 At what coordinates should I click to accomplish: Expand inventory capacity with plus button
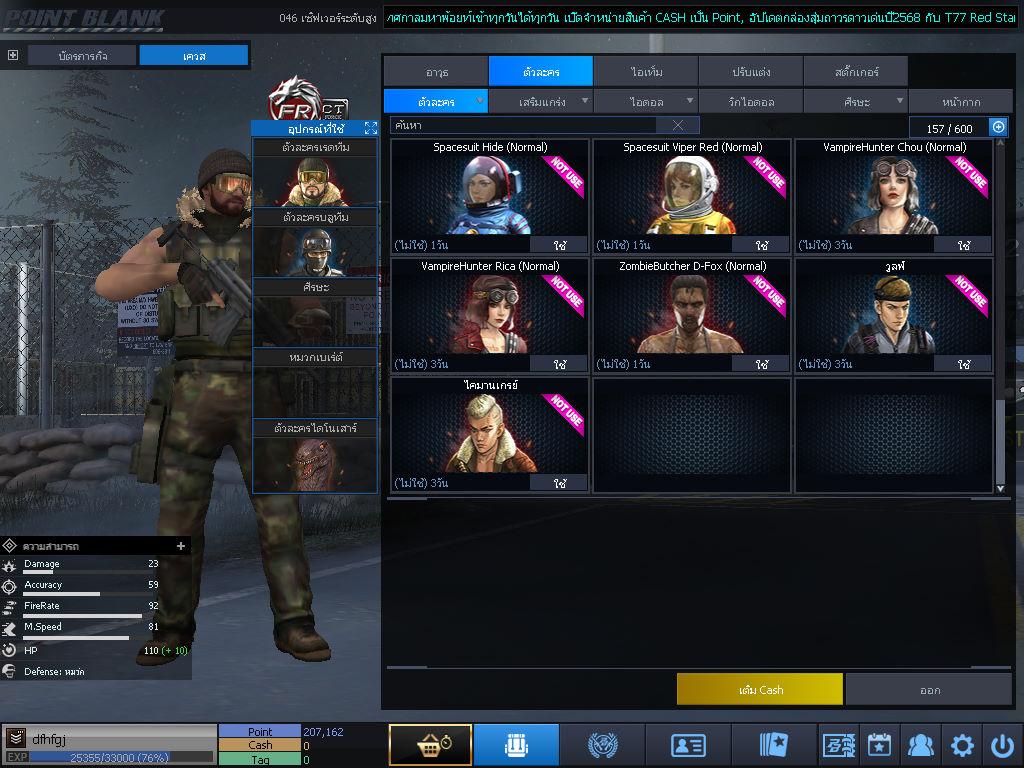point(997,127)
